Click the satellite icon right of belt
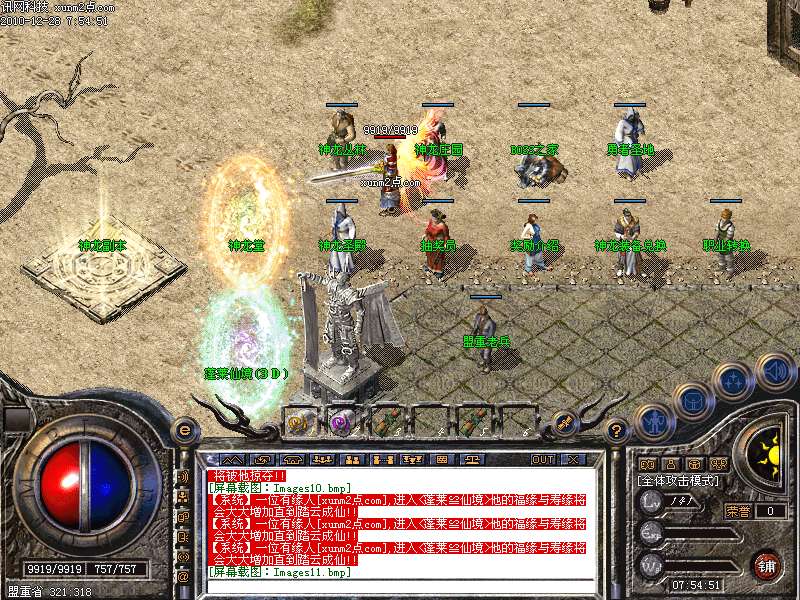Image resolution: width=800 pixels, height=600 pixels. coord(563,422)
